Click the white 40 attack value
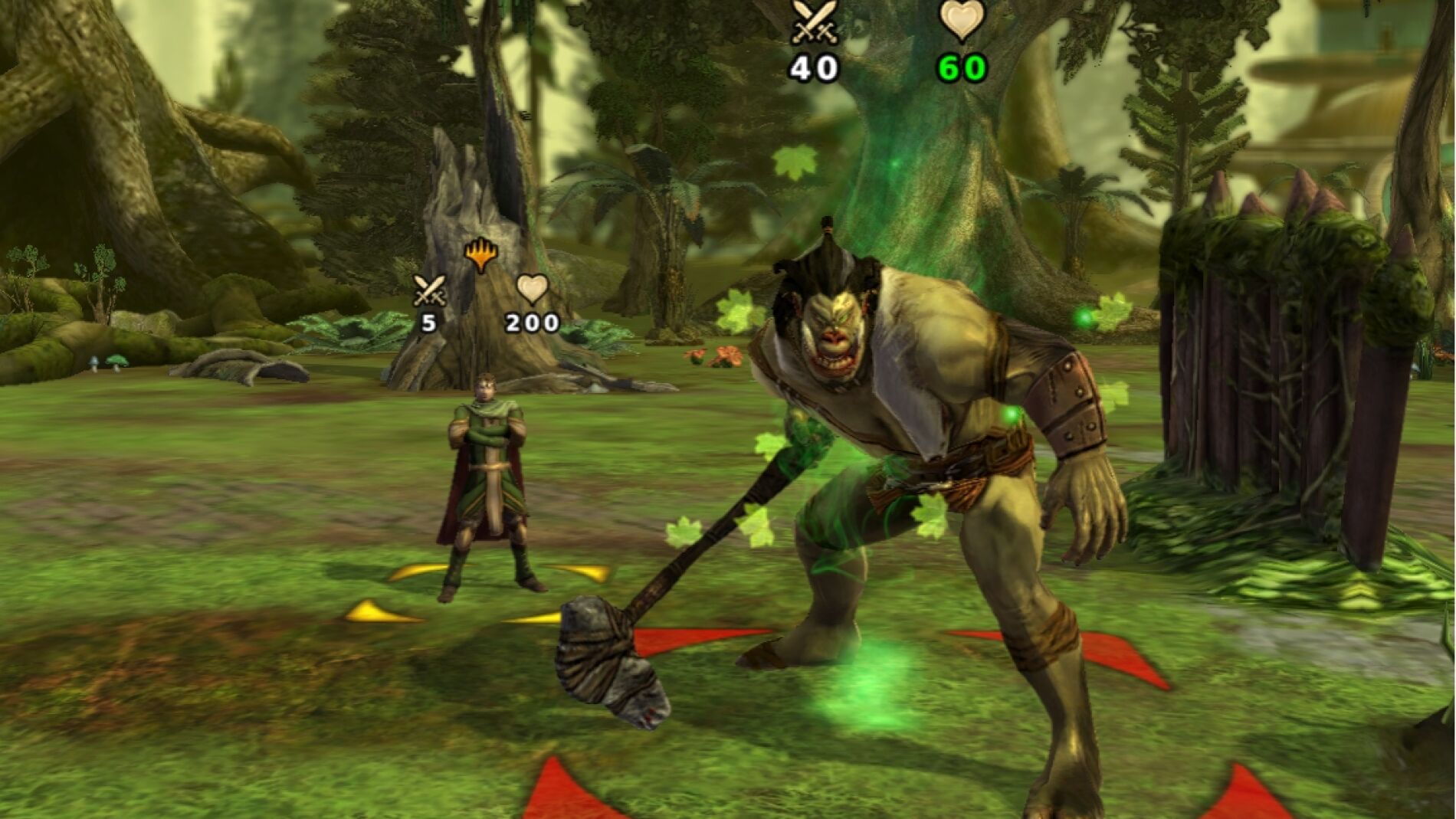 tap(814, 68)
